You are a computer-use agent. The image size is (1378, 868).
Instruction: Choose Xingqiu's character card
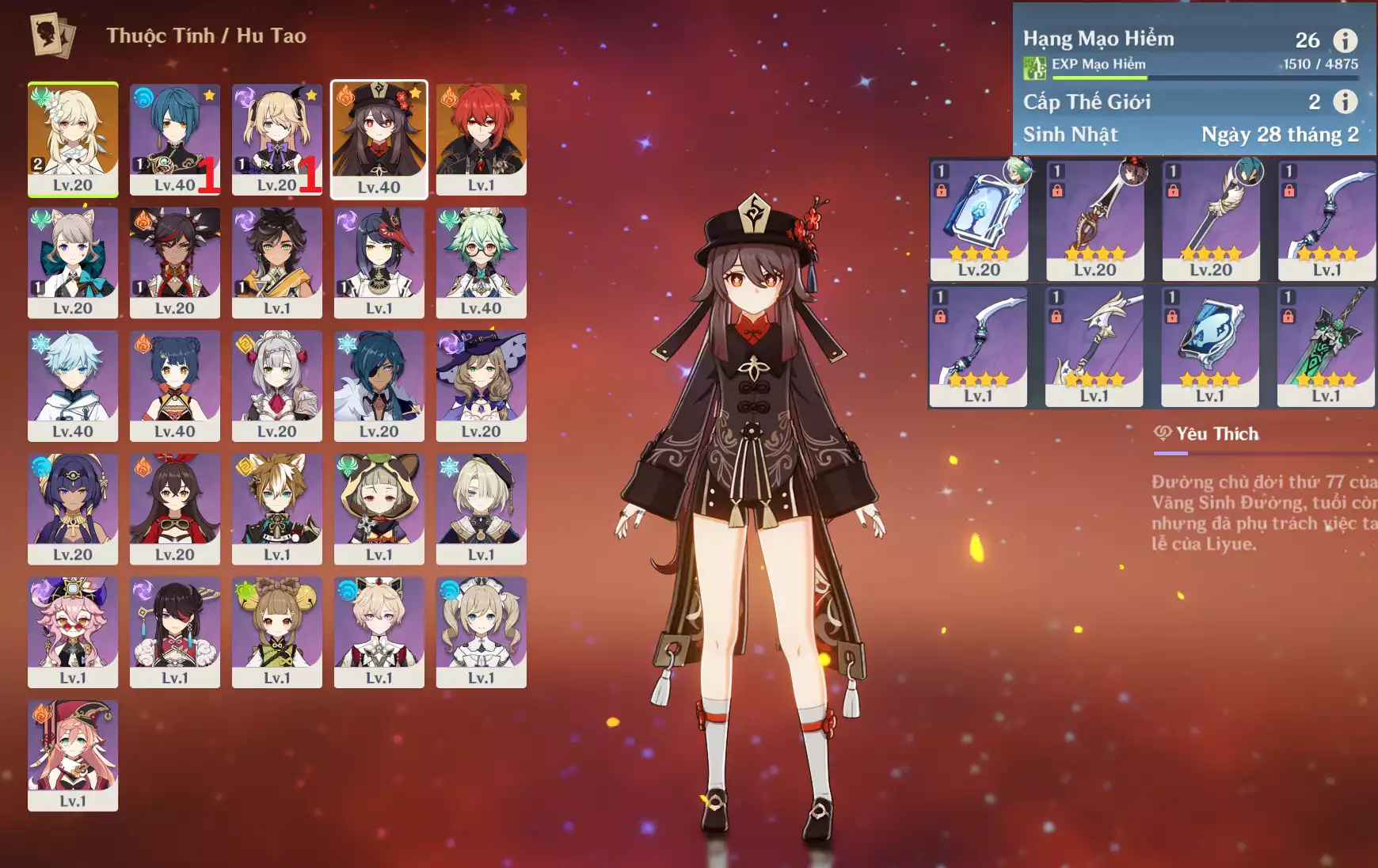point(174,139)
